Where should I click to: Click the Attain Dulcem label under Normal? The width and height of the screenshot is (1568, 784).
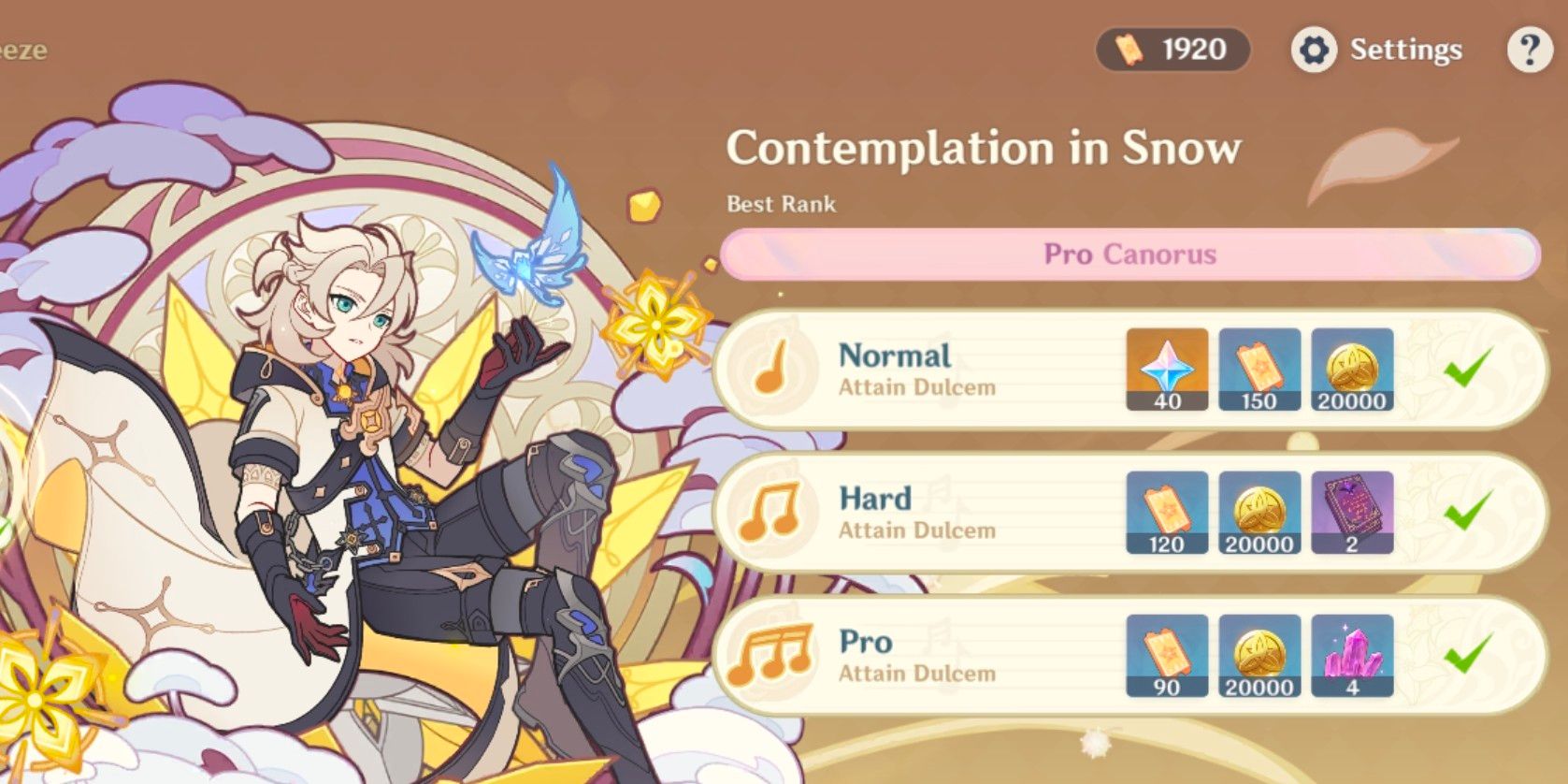point(917,387)
